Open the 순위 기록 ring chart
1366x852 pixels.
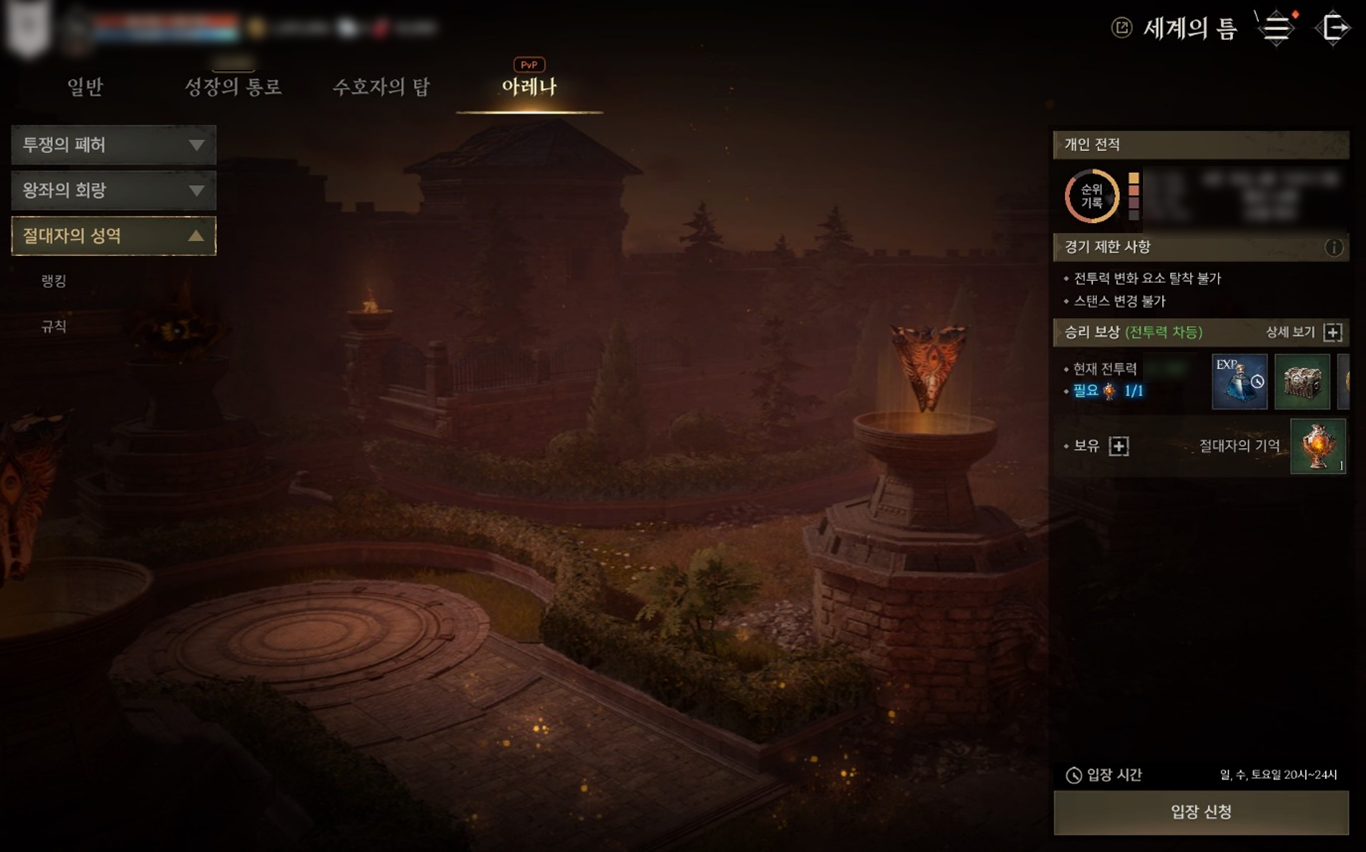coord(1091,196)
